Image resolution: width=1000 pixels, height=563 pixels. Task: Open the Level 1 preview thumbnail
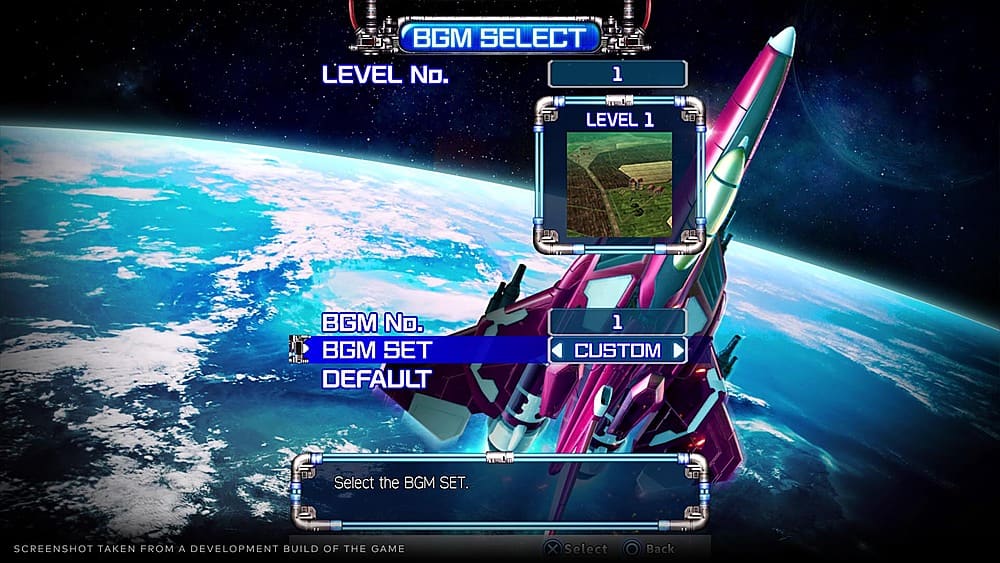[x=619, y=183]
